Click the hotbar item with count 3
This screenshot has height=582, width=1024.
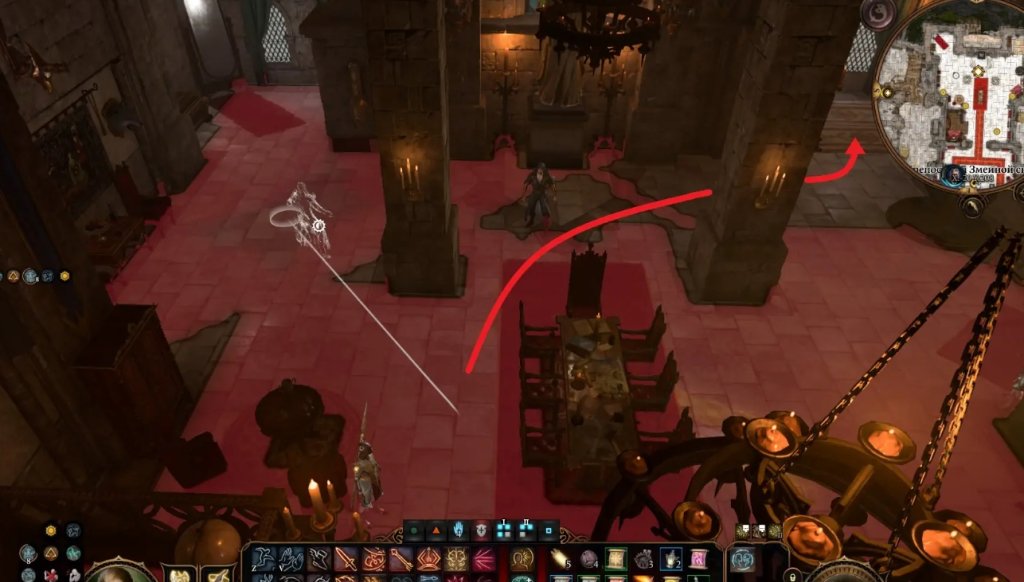point(643,559)
